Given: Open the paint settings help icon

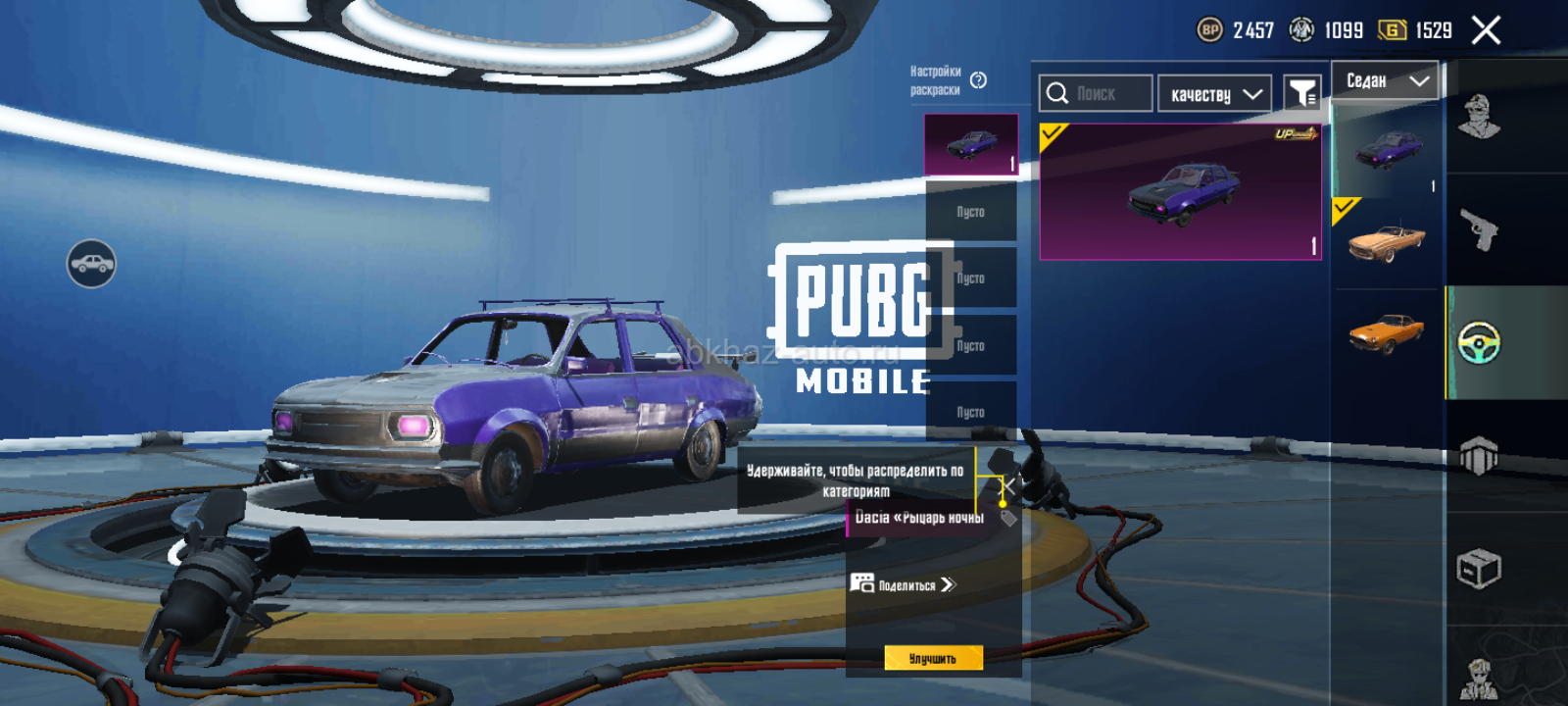Looking at the screenshot, I should [978, 80].
